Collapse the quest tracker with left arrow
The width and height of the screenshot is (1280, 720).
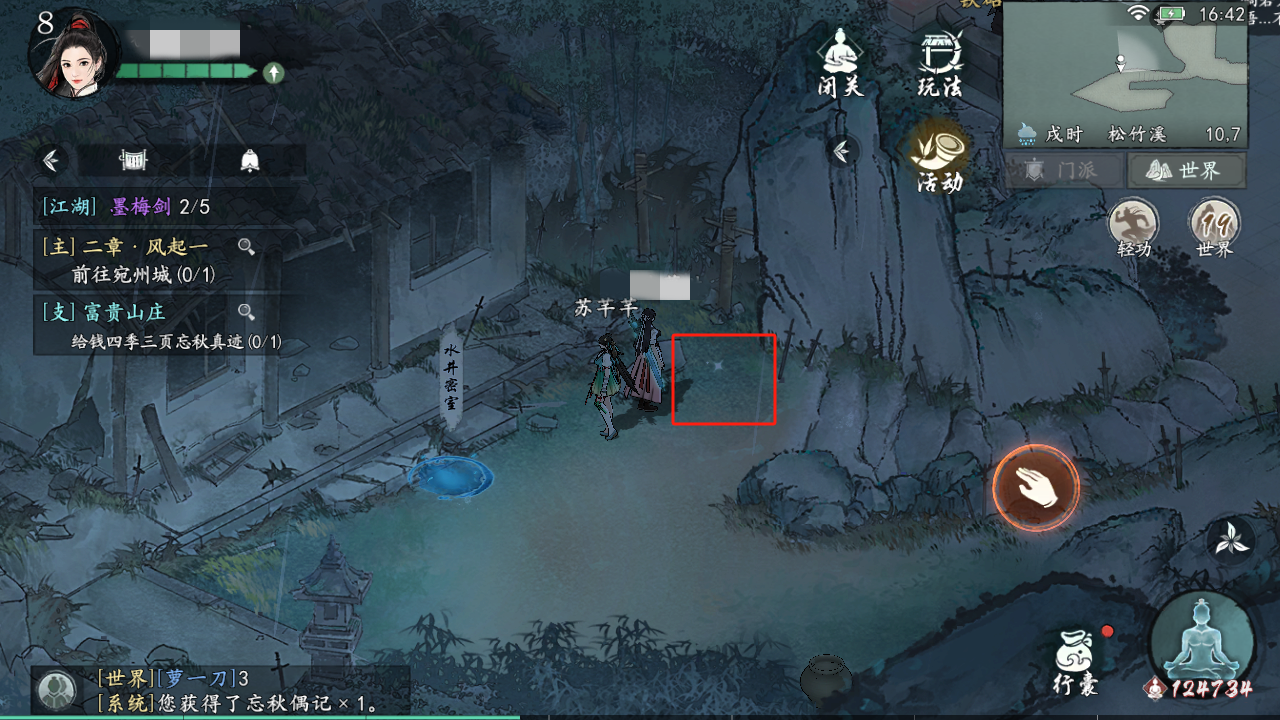(x=50, y=160)
